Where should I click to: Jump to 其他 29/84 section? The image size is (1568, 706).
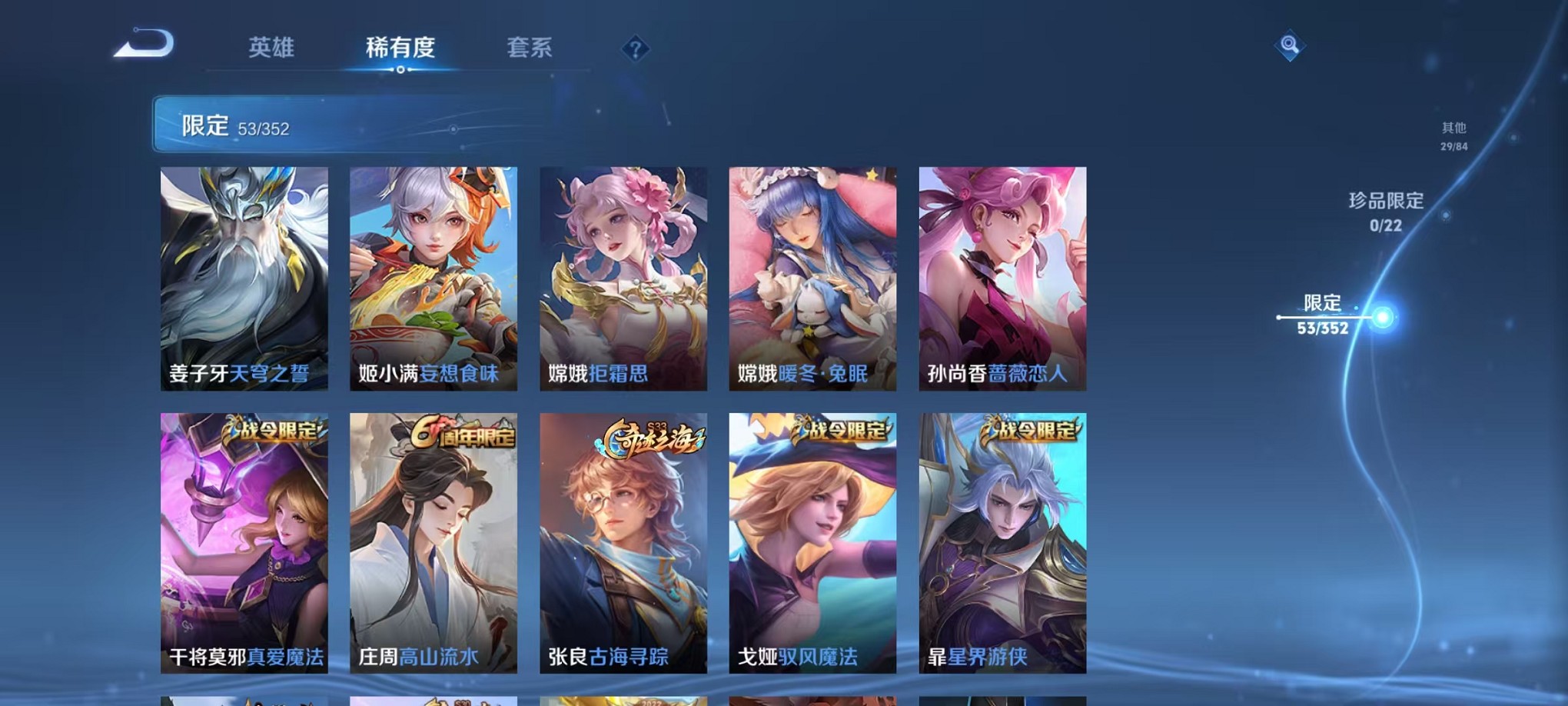point(1453,137)
